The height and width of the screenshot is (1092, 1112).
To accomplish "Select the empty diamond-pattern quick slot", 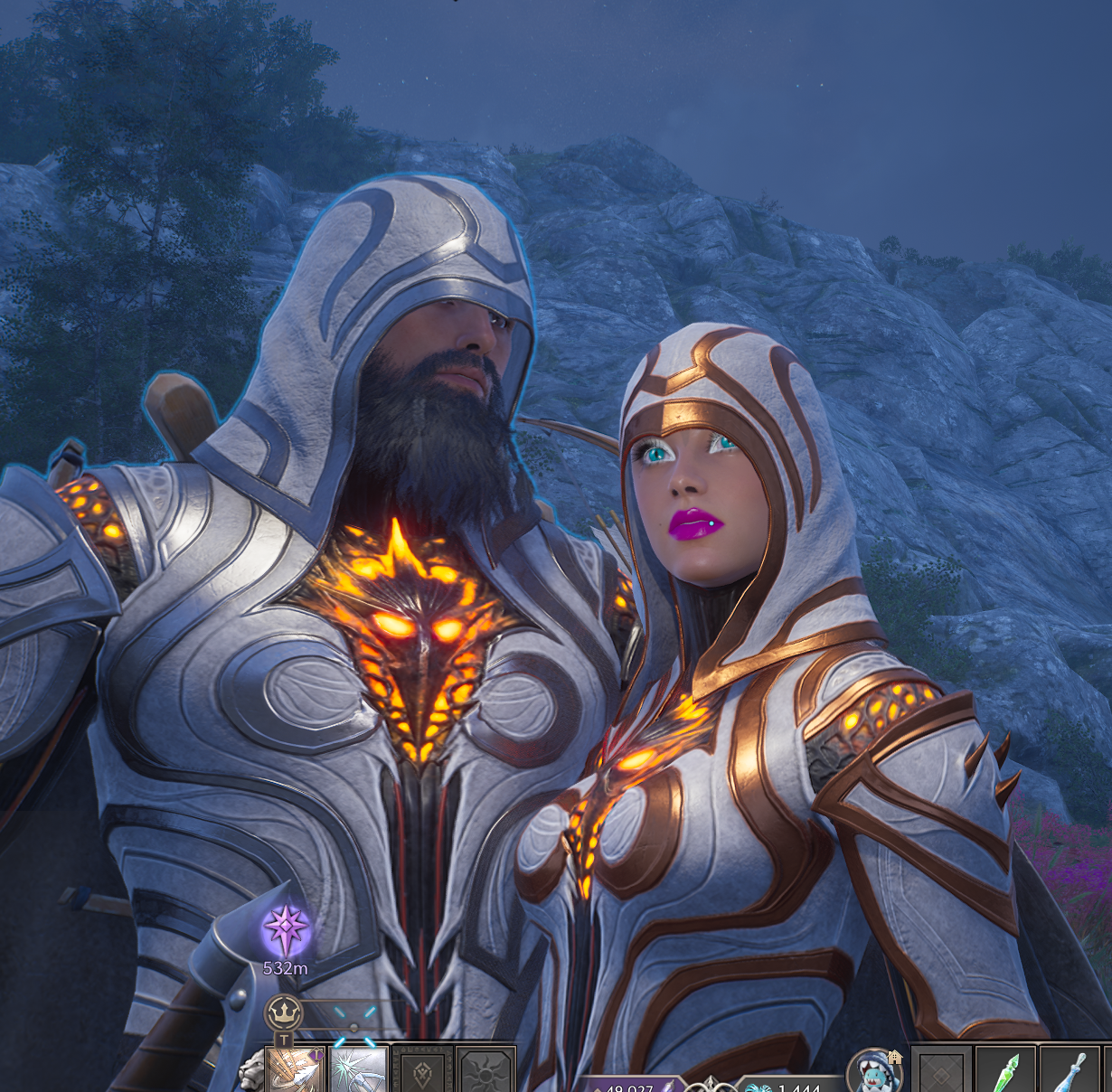I will click(941, 1074).
